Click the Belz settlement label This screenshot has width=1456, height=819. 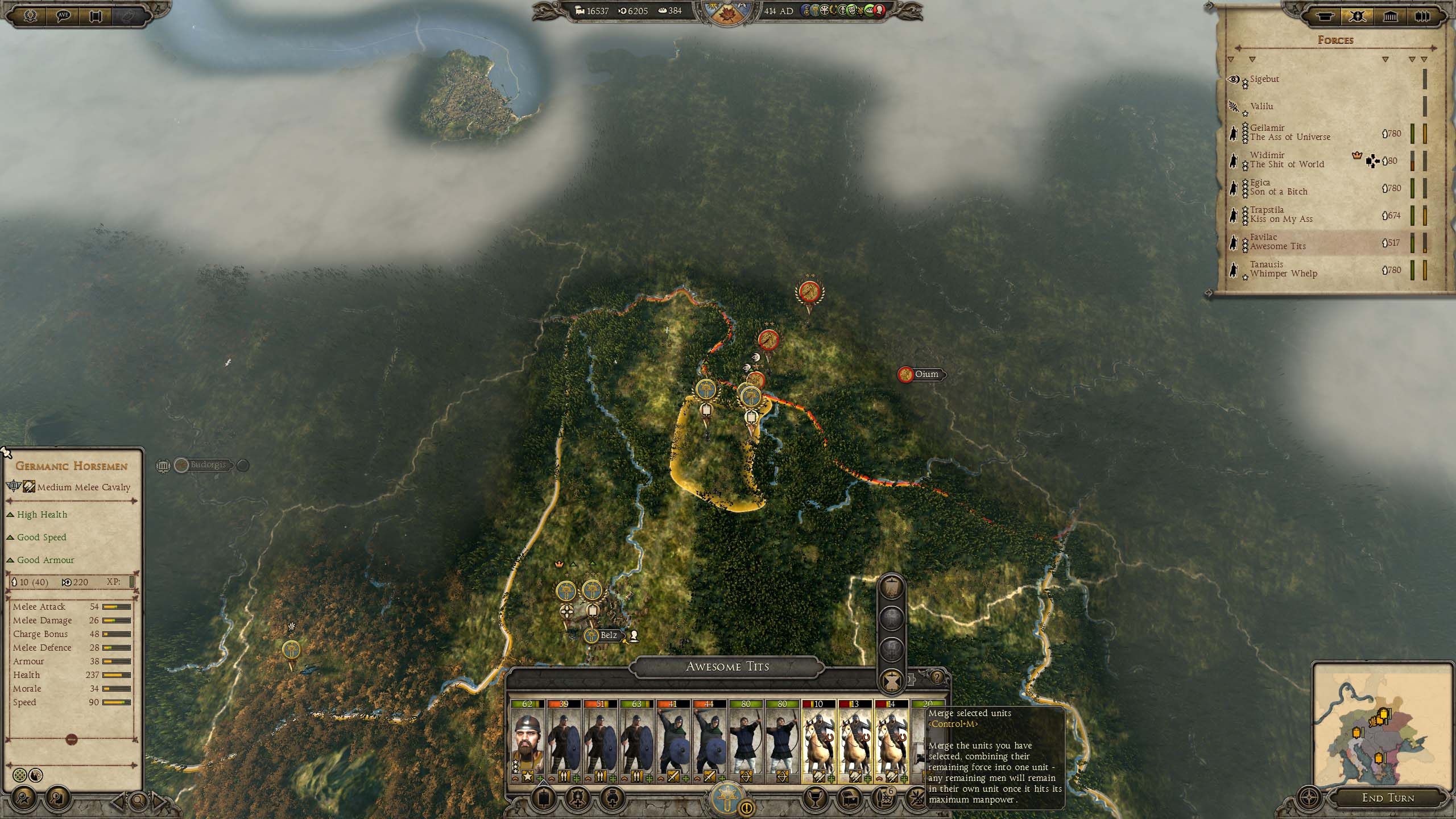click(608, 635)
